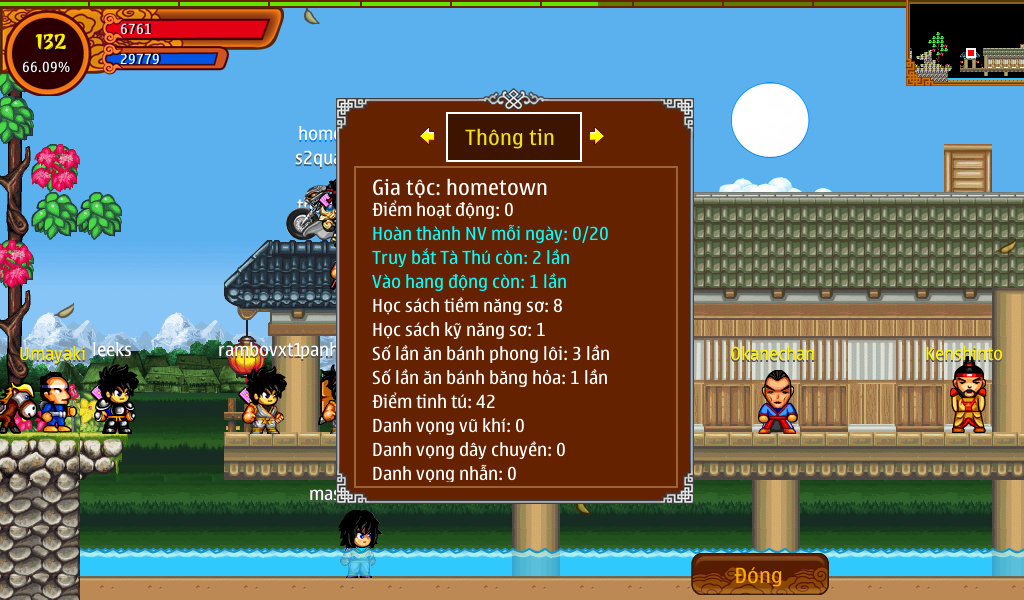The width and height of the screenshot is (1024, 600).
Task: Click the level 132 character portrait badge
Action: pyautogui.click(x=47, y=53)
